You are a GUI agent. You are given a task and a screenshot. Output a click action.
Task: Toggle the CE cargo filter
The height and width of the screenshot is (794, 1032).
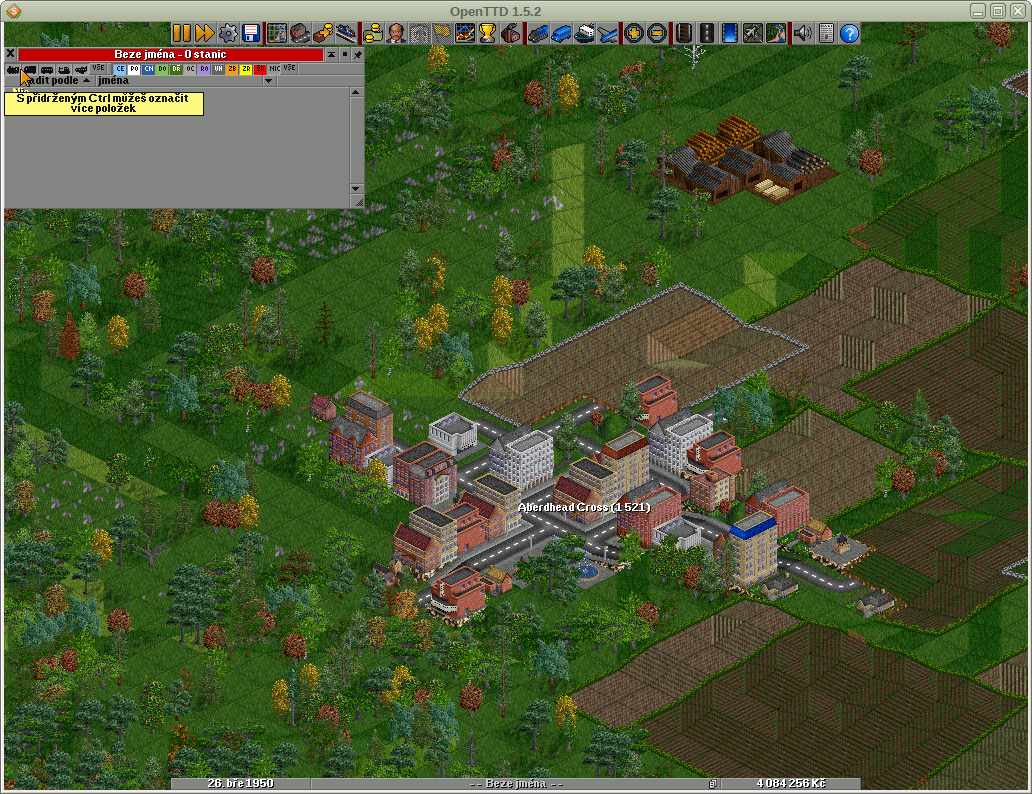pyautogui.click(x=120, y=69)
